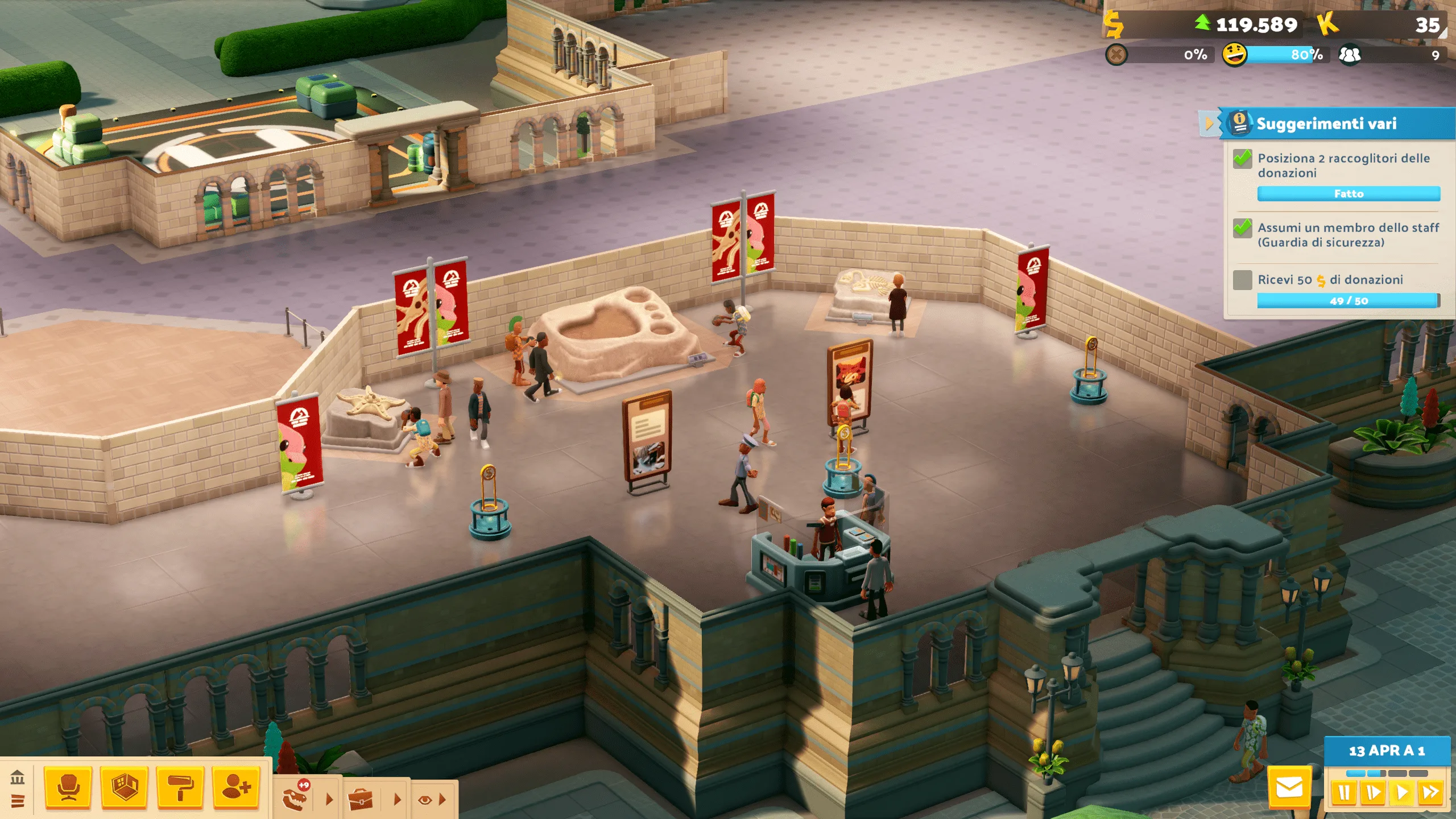Image resolution: width=1456 pixels, height=819 pixels.
Task: Open the briefcase management panel
Action: [361, 799]
